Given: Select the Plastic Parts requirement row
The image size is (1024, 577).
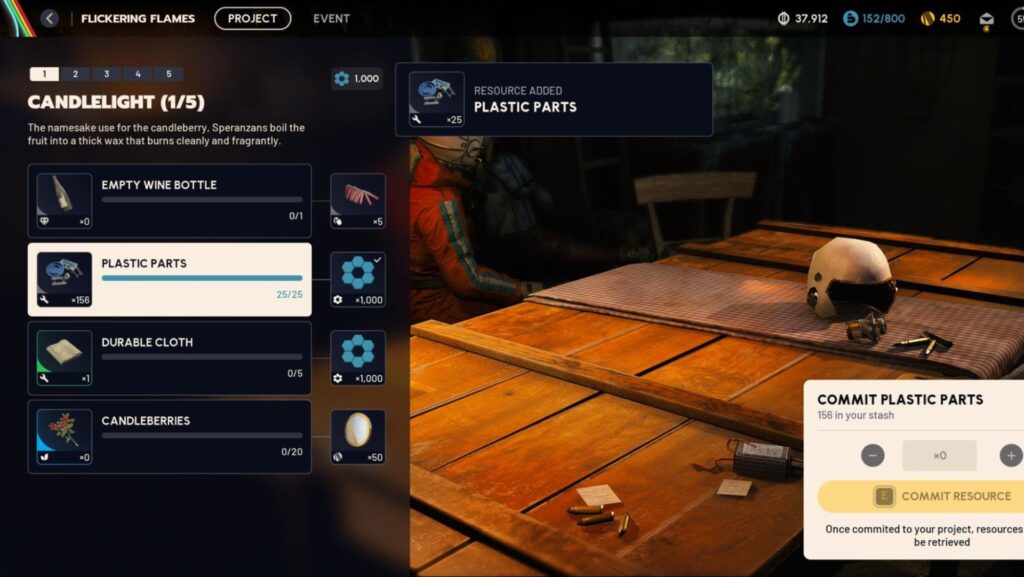Looking at the screenshot, I should [x=169, y=280].
